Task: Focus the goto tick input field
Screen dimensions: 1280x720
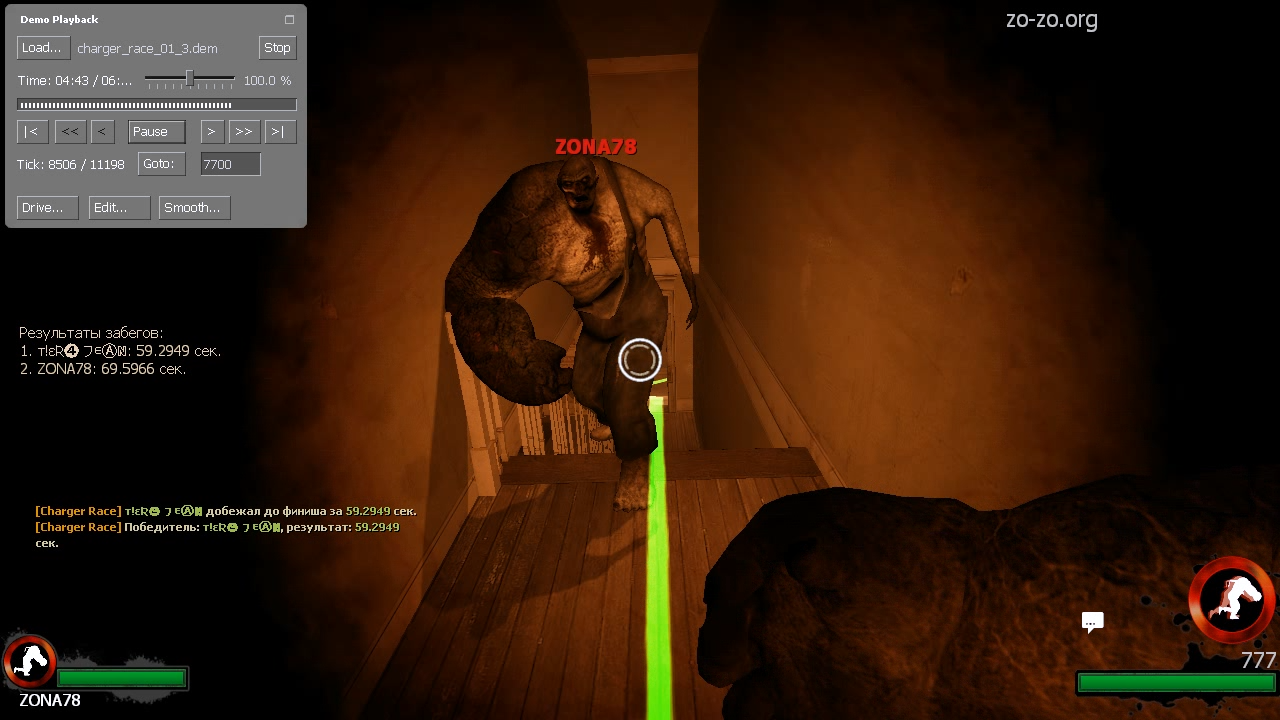Action: 230,165
